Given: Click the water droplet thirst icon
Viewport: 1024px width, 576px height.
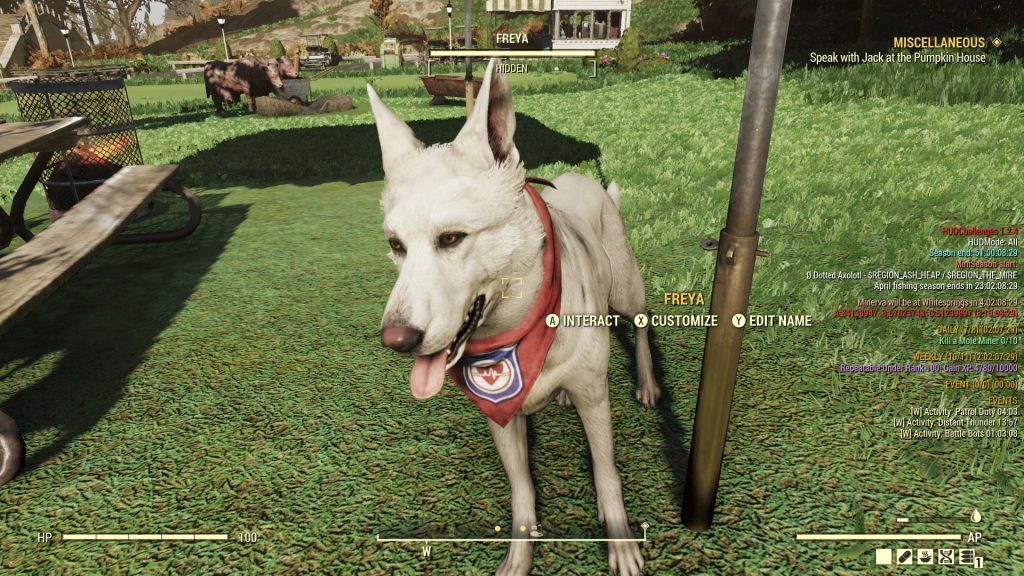Looking at the screenshot, I should click(x=976, y=516).
